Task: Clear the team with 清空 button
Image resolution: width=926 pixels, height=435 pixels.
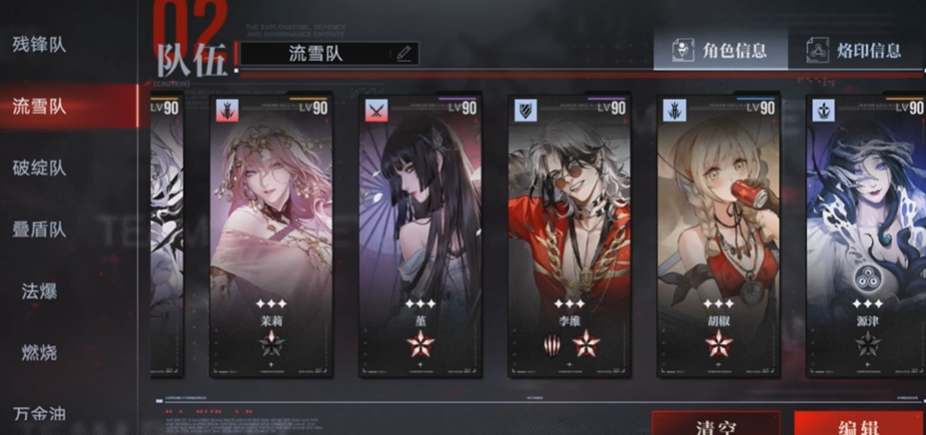Action: 715,424
